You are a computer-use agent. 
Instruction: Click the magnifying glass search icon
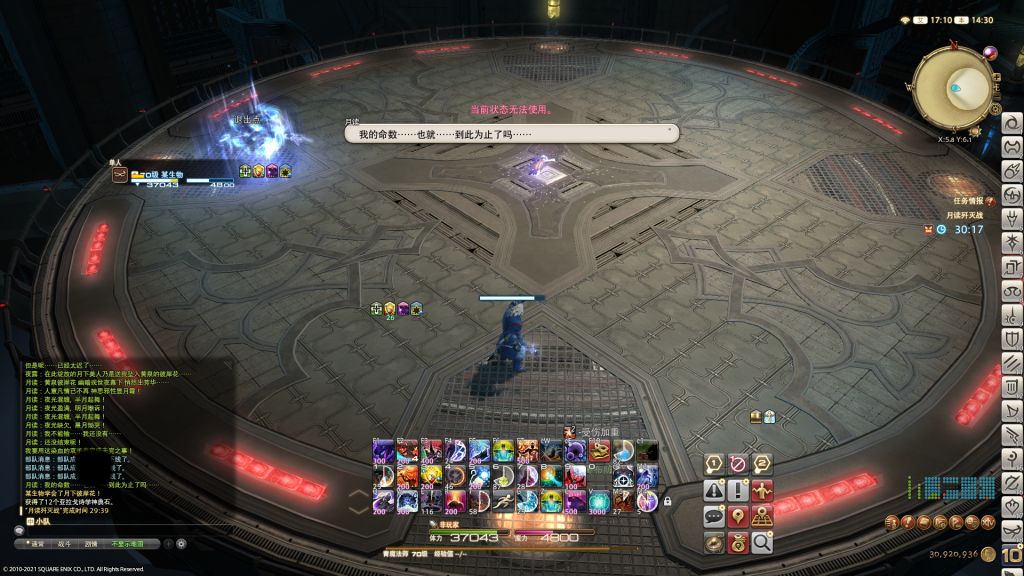pyautogui.click(x=762, y=543)
